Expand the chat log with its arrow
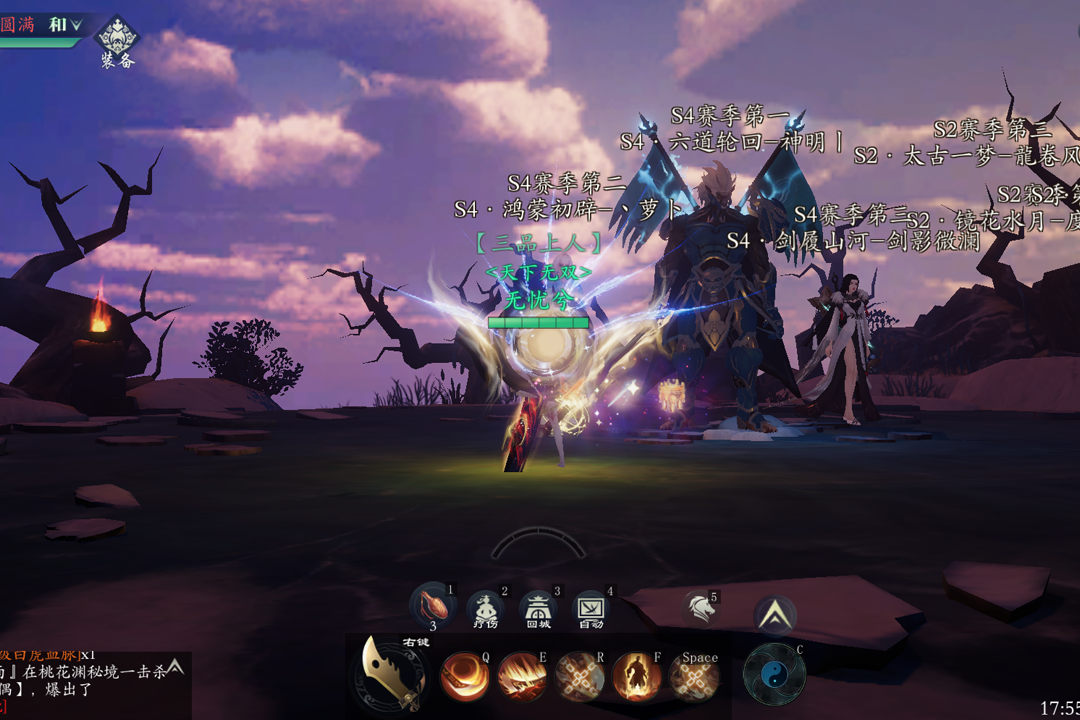This screenshot has width=1080, height=720. [x=175, y=667]
